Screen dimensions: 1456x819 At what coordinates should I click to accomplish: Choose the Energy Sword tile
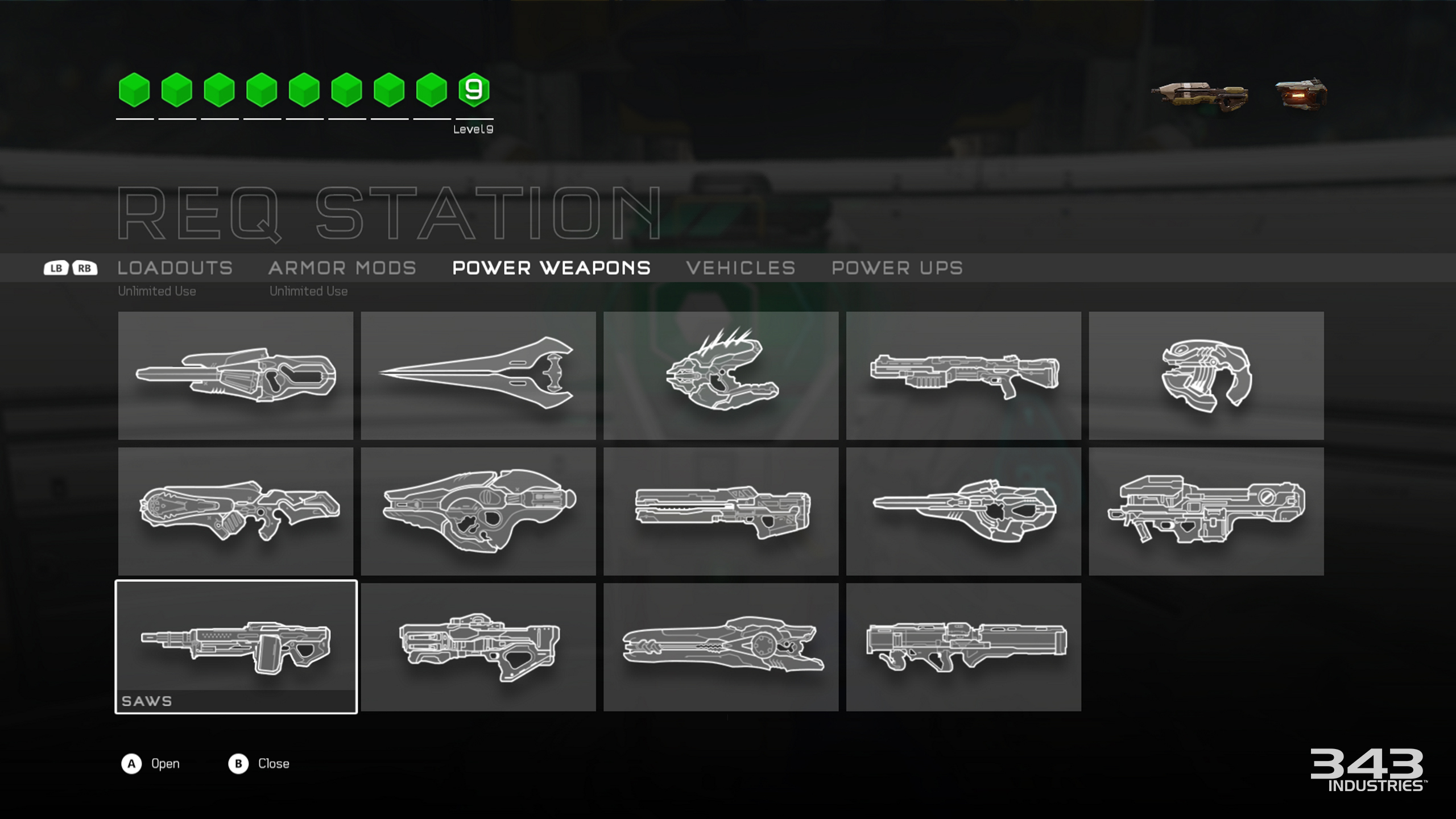point(478,375)
